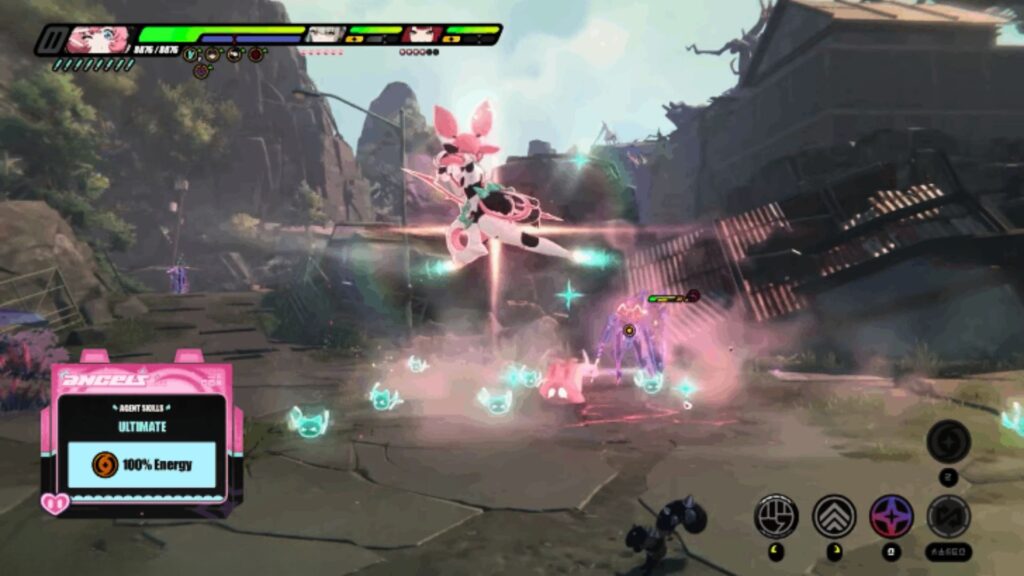Switch to the red-haired teammate portrait
Image resolution: width=1024 pixels, height=576 pixels.
coord(419,35)
